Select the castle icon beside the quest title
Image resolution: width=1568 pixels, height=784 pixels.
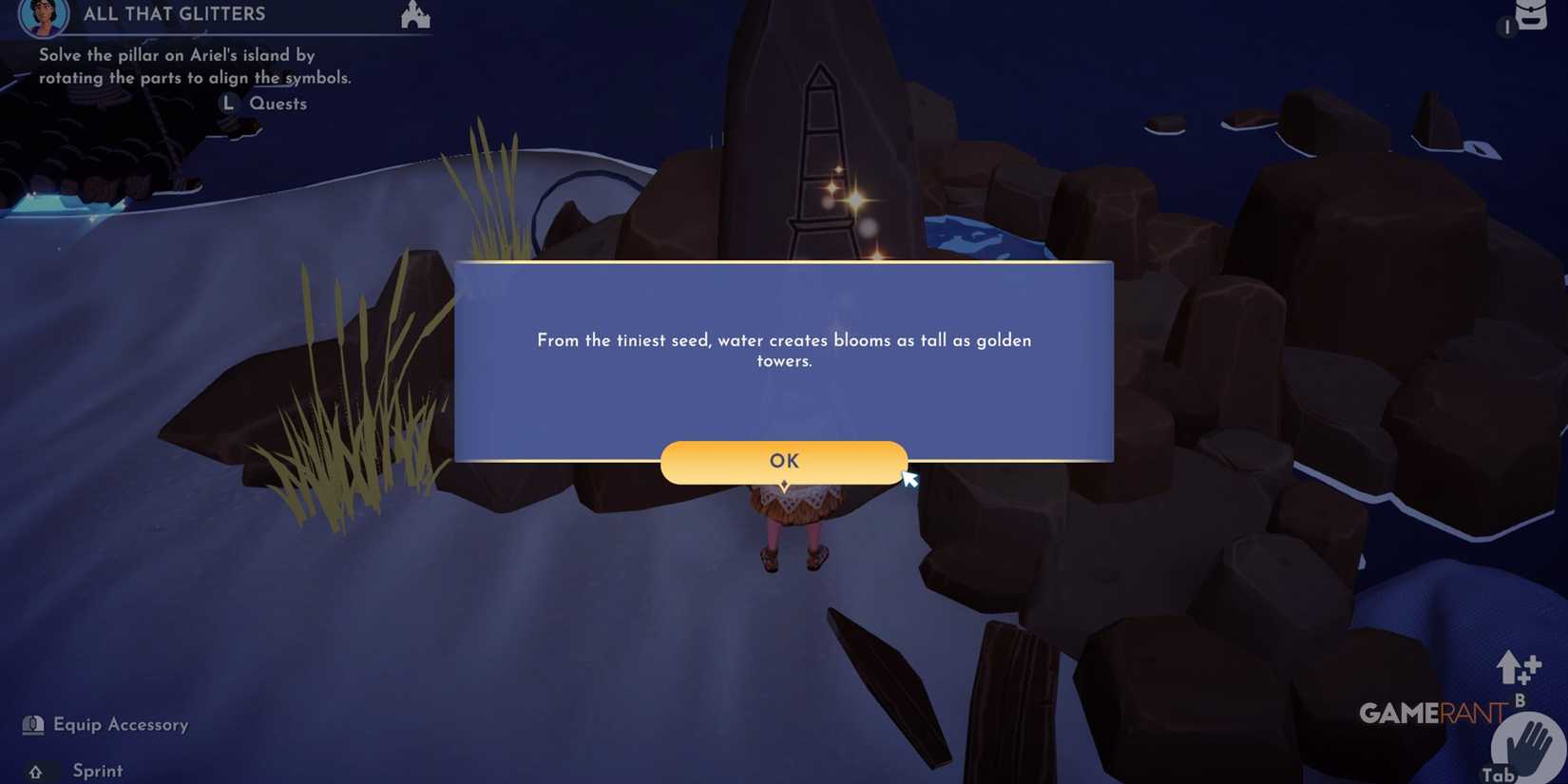tap(415, 14)
